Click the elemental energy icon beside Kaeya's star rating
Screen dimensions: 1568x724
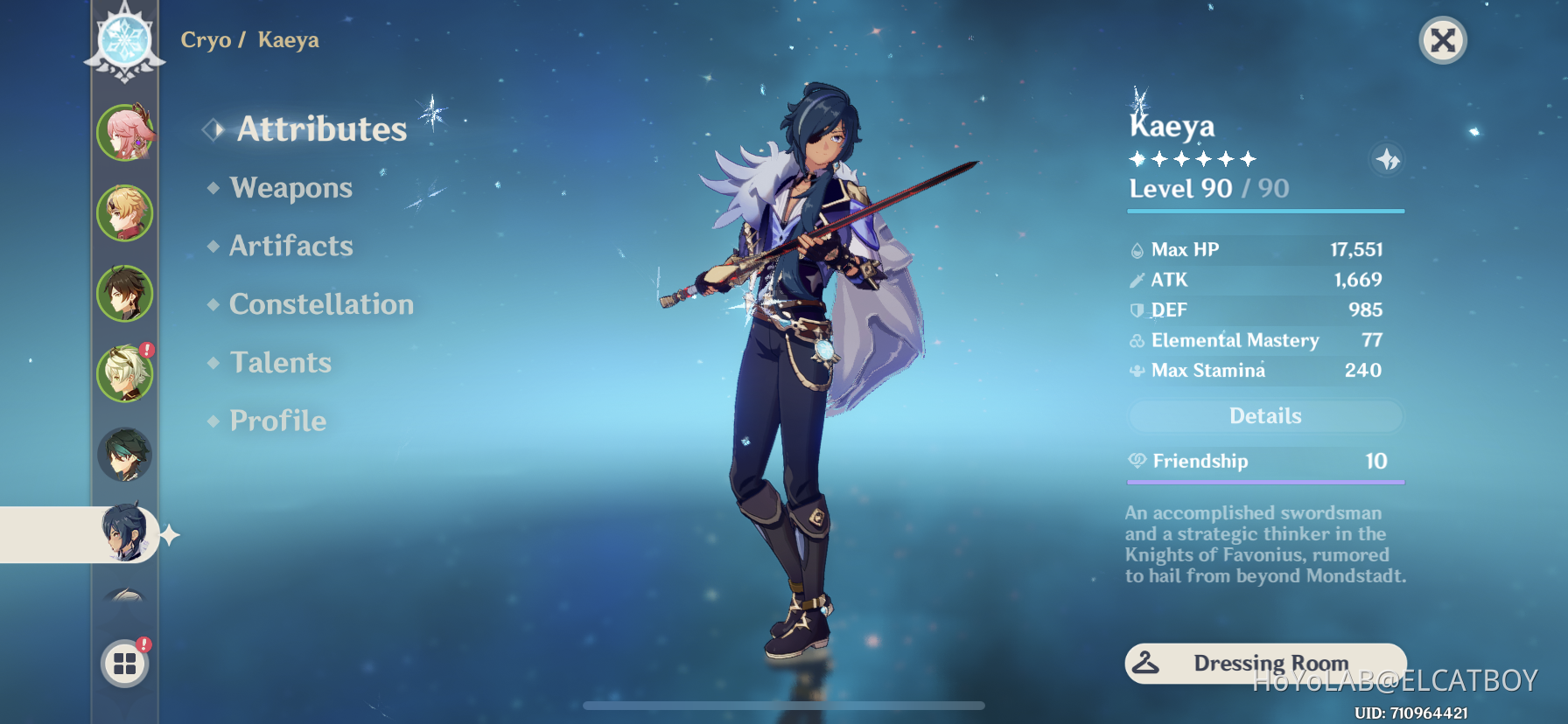click(1386, 158)
